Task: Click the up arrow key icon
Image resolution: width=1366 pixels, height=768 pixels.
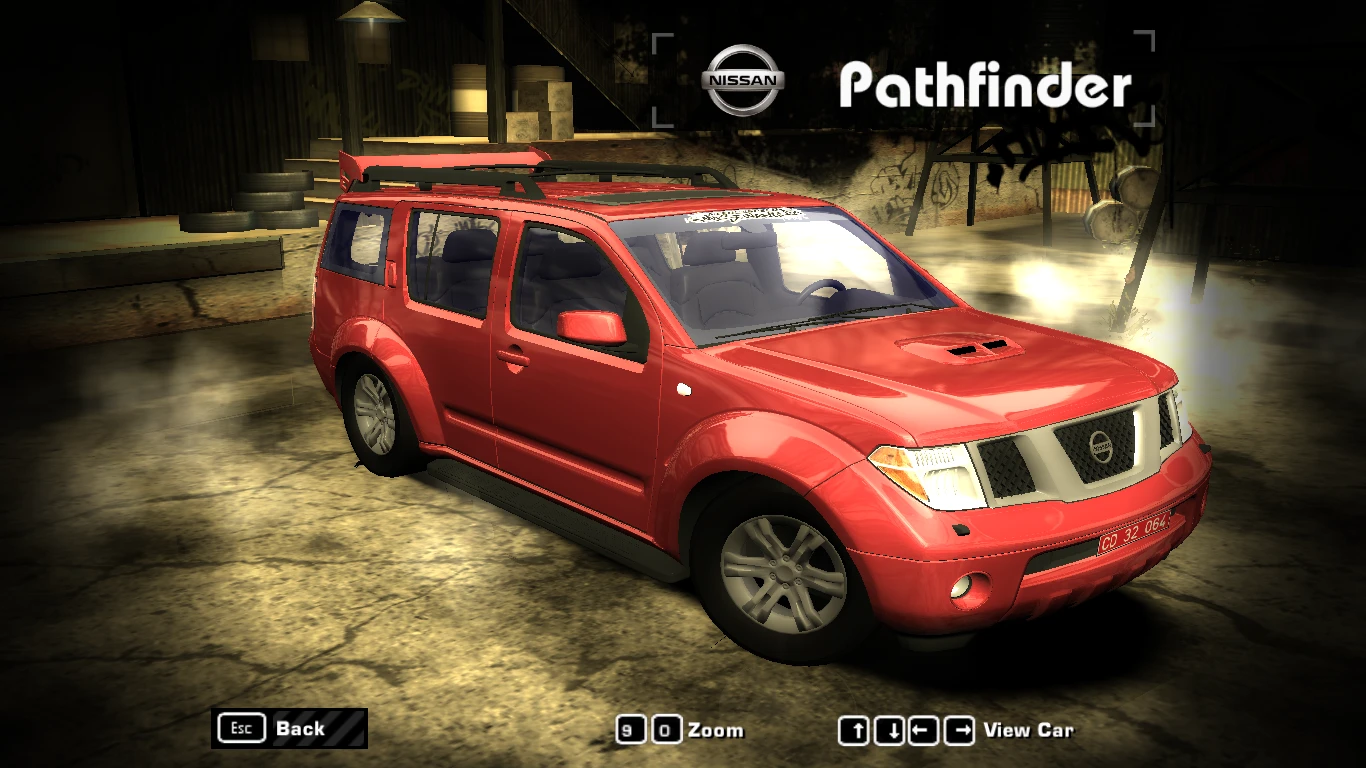Action: 857,731
